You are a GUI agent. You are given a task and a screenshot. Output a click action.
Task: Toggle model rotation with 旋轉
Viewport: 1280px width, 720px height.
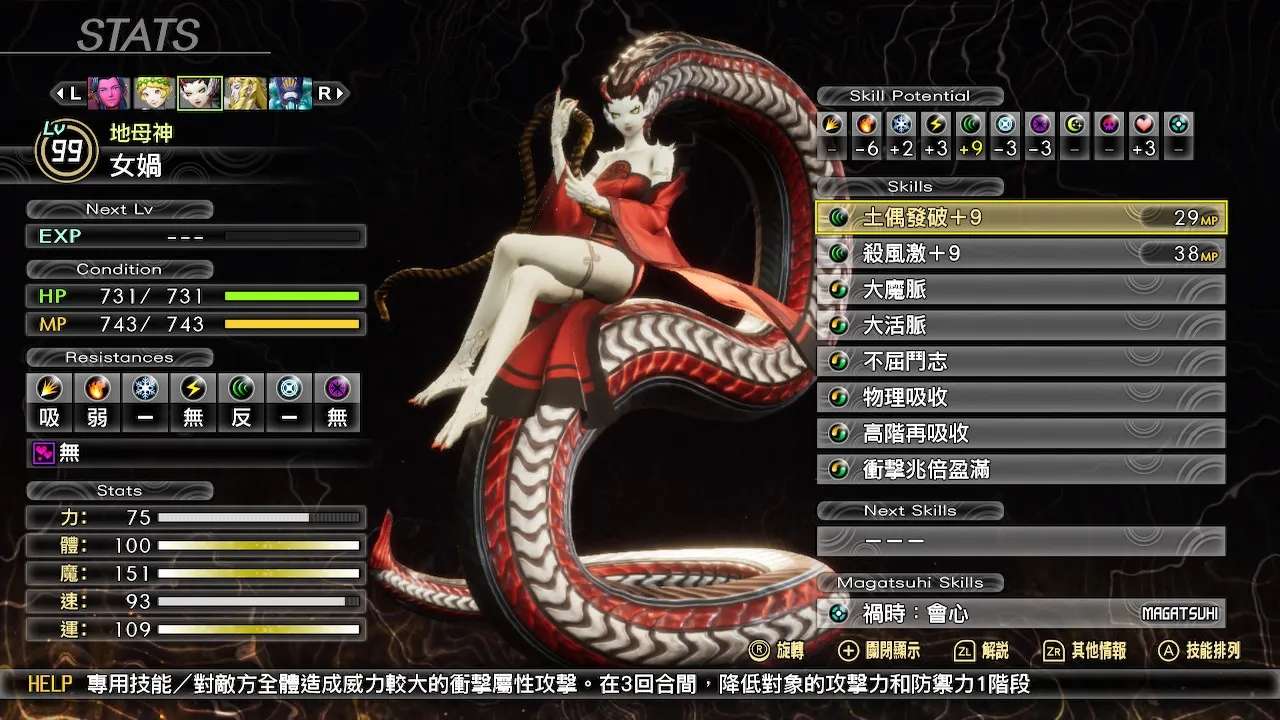click(780, 649)
